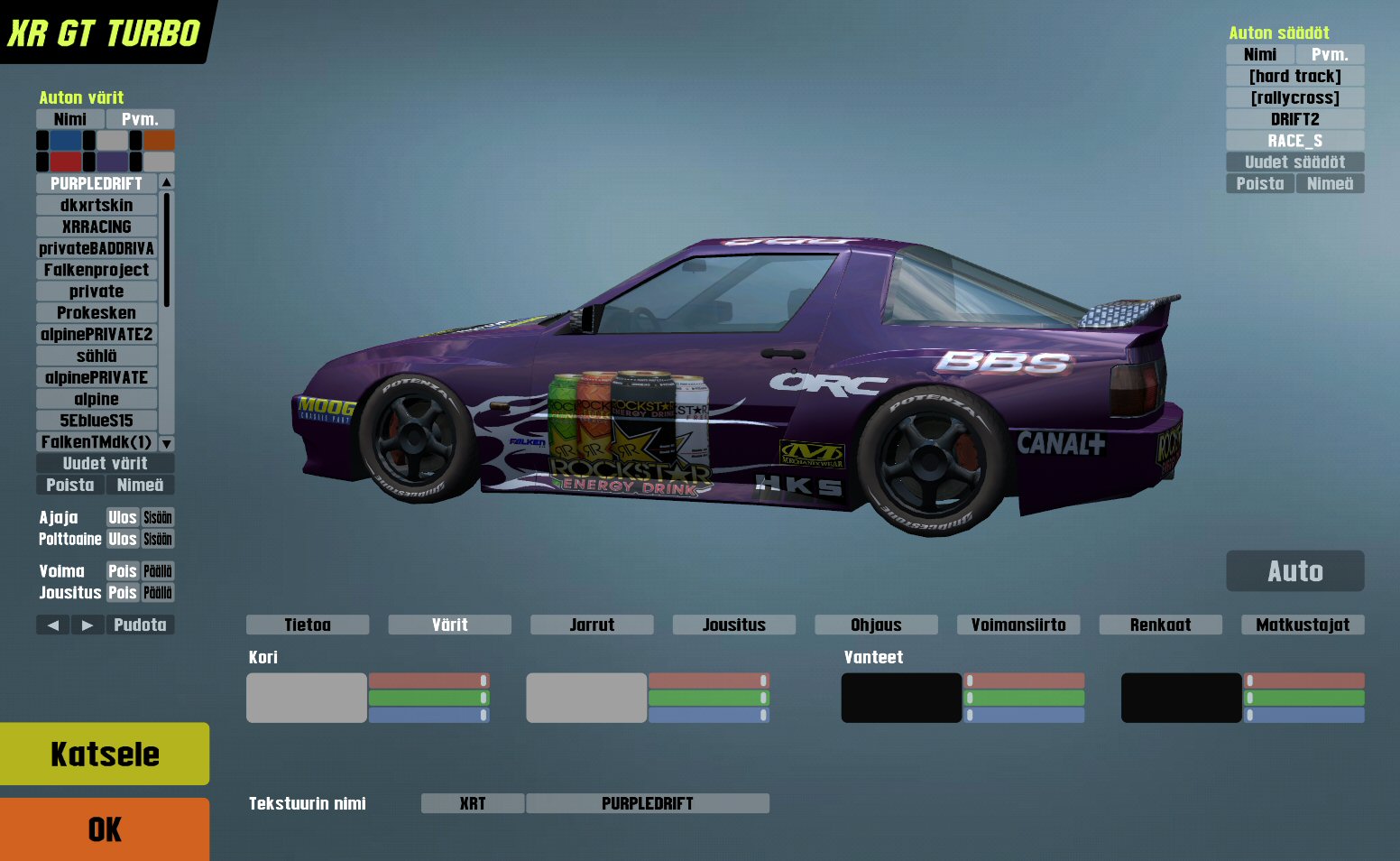Viewport: 1400px width, 861px height.
Task: Open the Katsele view button
Action: (105, 754)
